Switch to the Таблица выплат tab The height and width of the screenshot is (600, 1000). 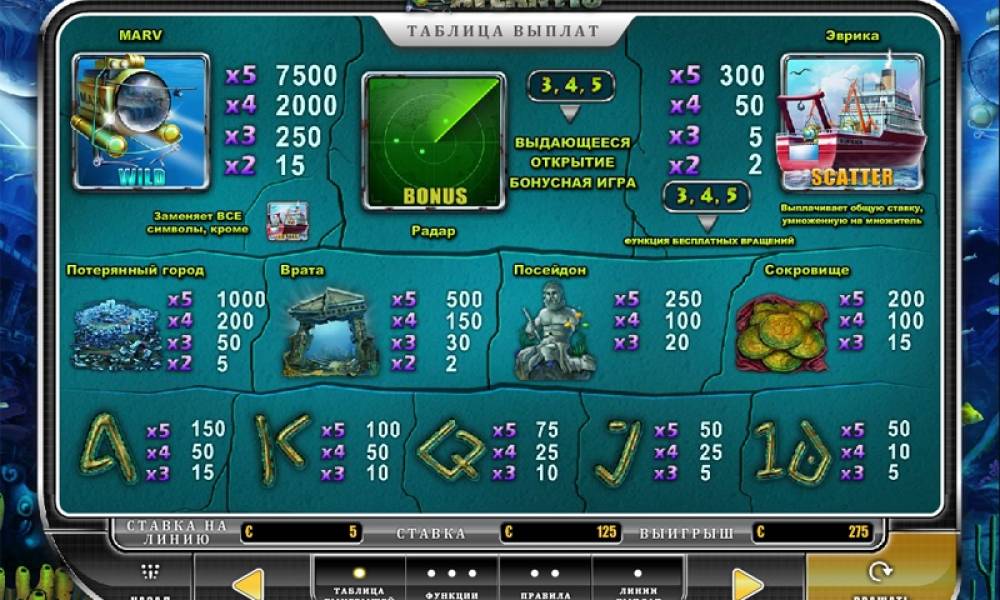coord(359,581)
